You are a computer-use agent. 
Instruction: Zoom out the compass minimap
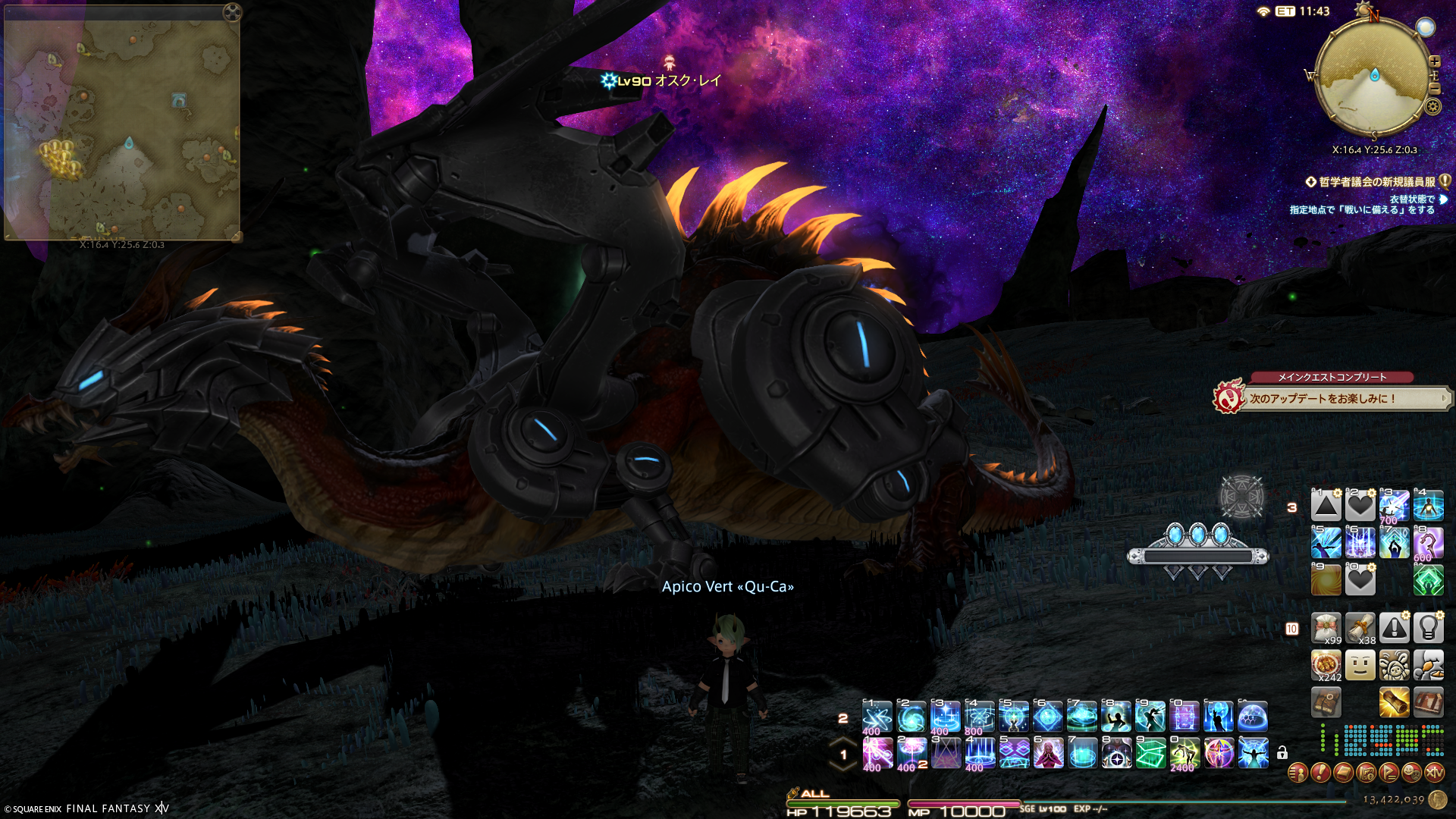click(1435, 88)
